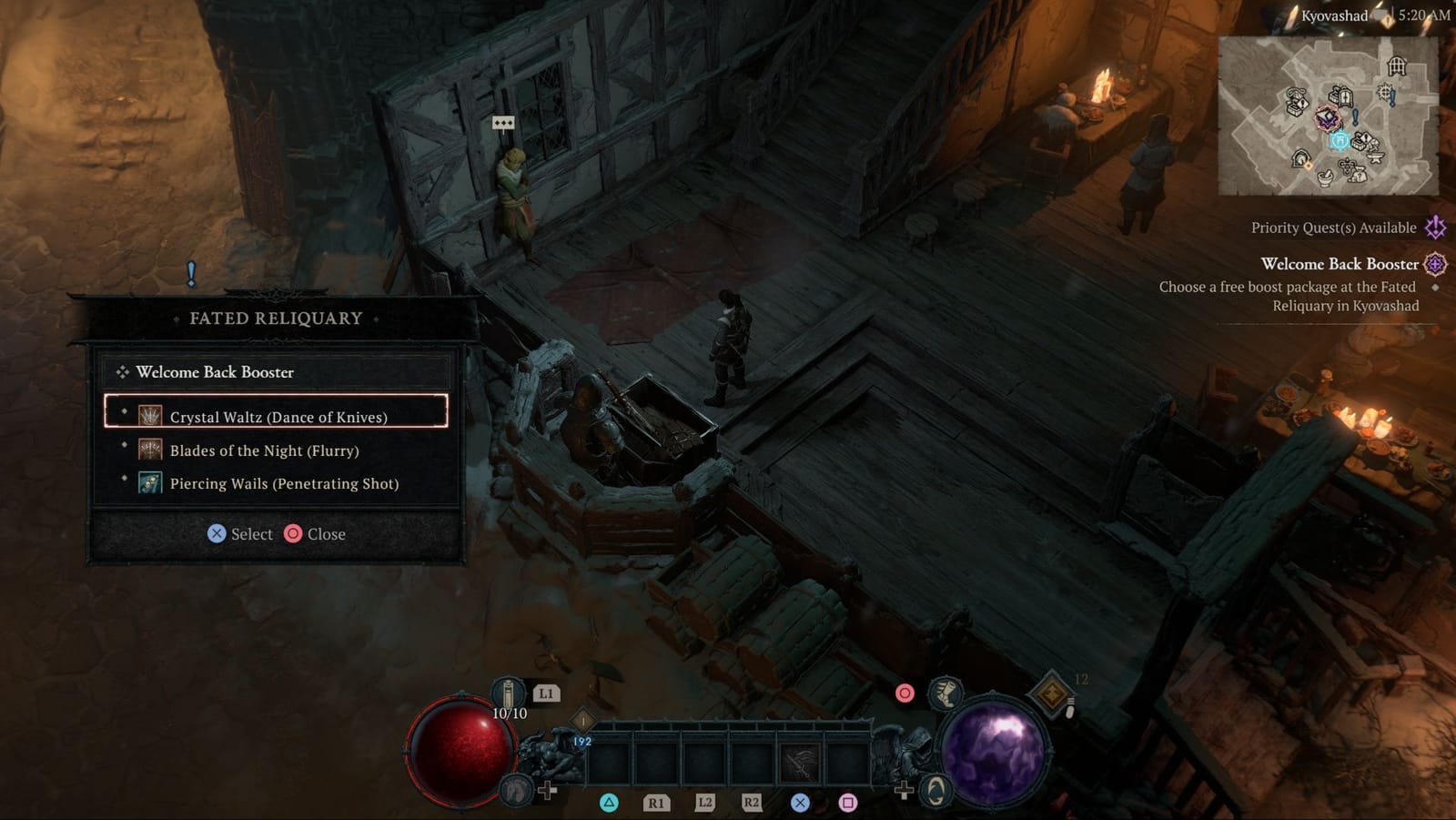The image size is (1456, 820).
Task: Click the Piercing Wails skill icon
Action: tap(150, 483)
